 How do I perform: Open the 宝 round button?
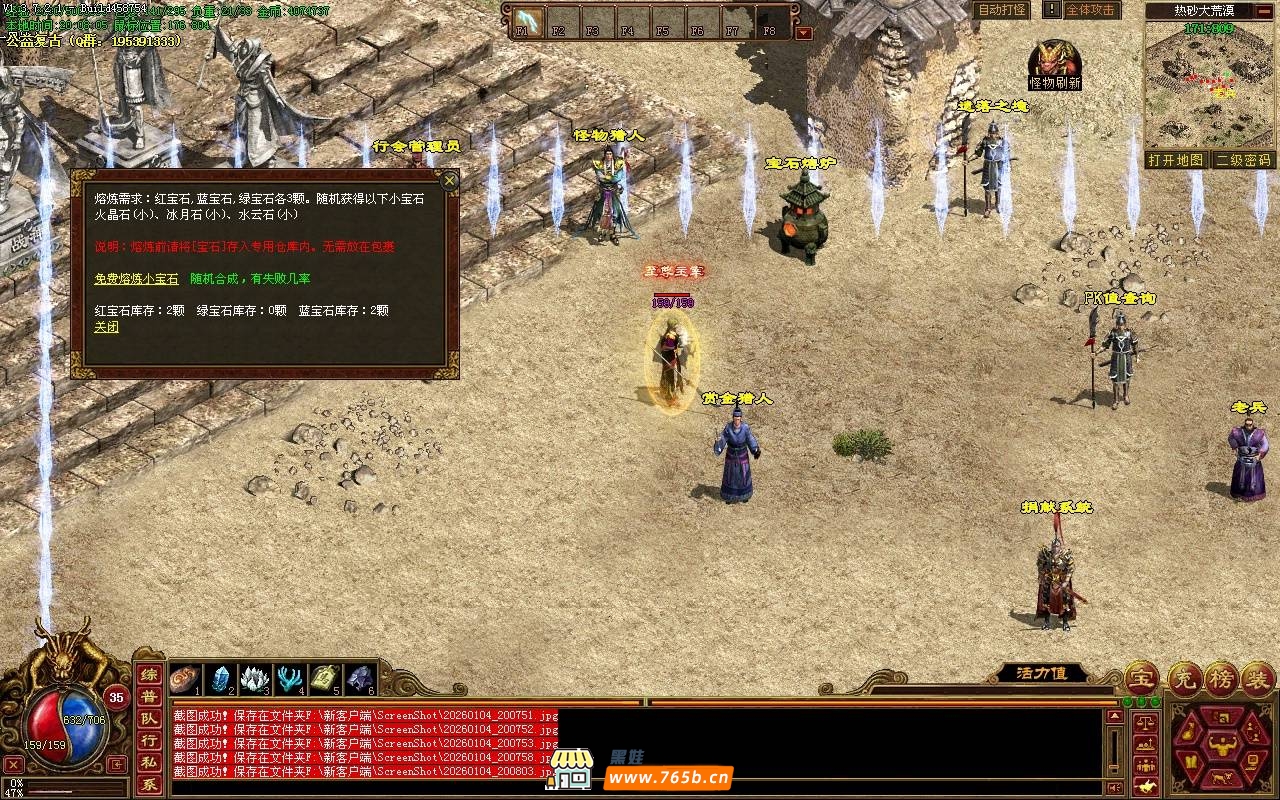coord(1142,679)
